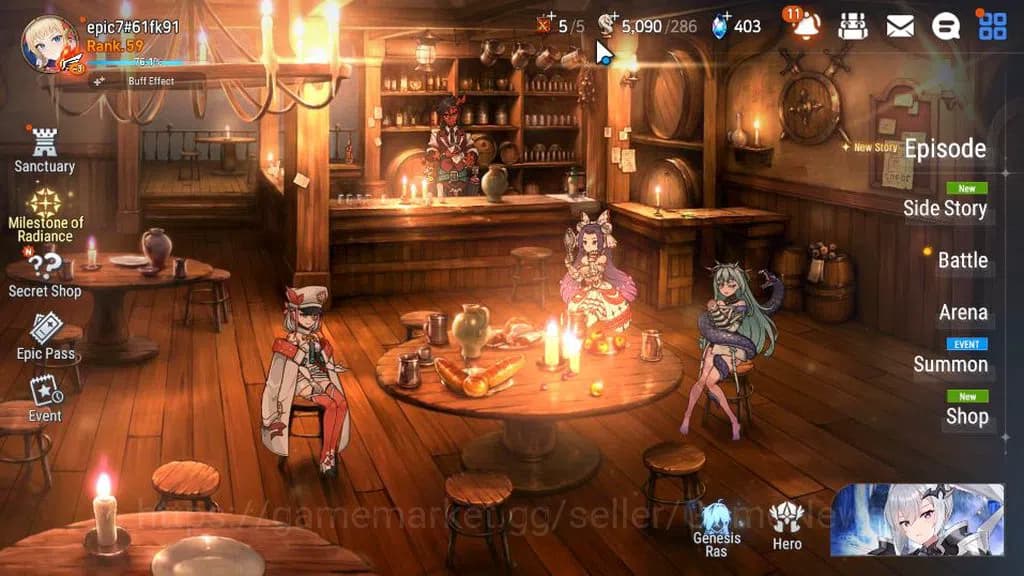Open Side Story
This screenshot has width=1024, height=576.
point(945,208)
